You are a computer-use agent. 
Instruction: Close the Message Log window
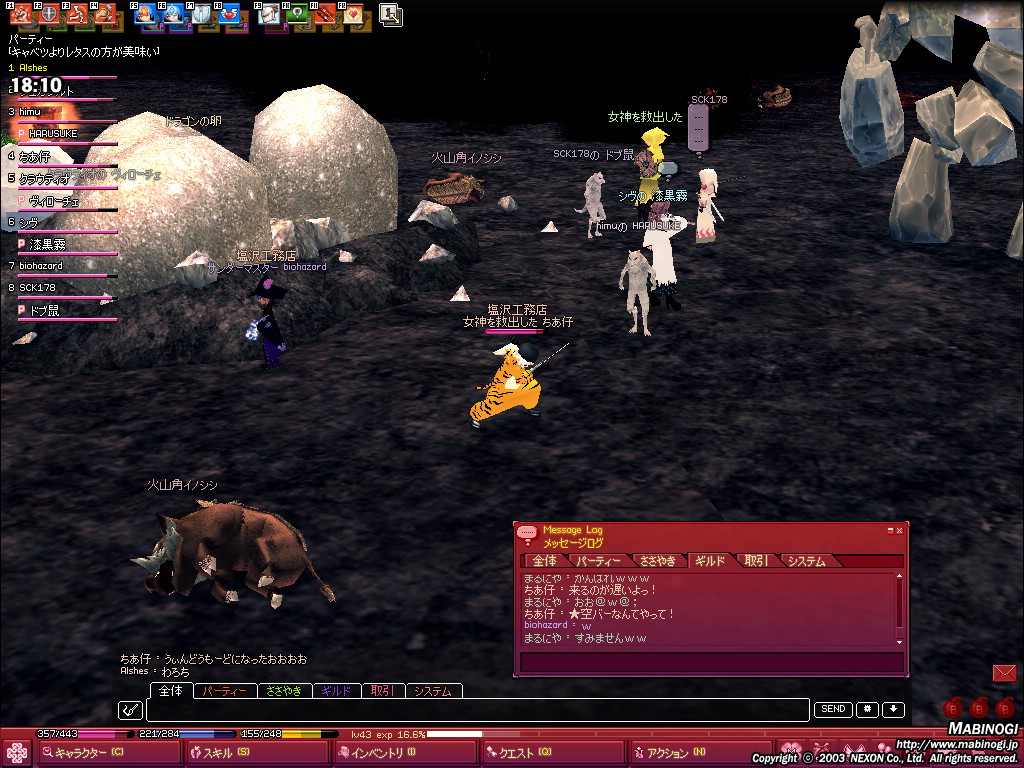[x=899, y=530]
